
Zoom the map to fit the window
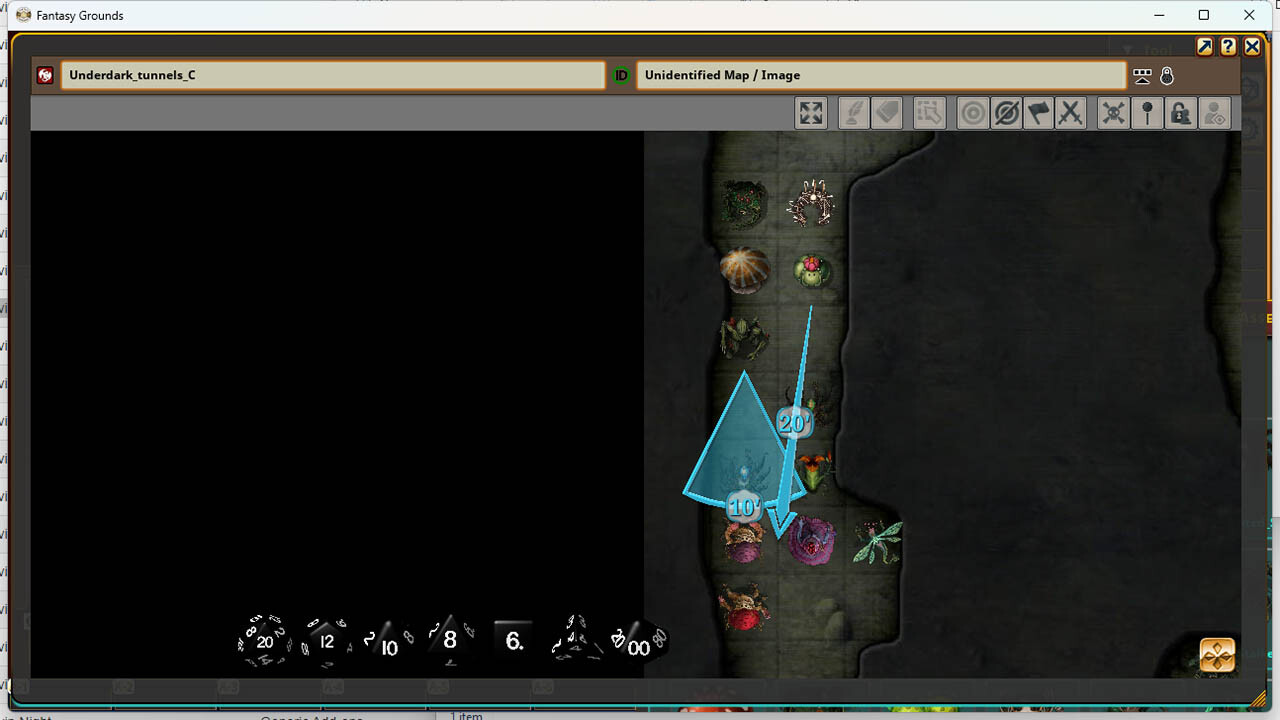click(x=811, y=112)
